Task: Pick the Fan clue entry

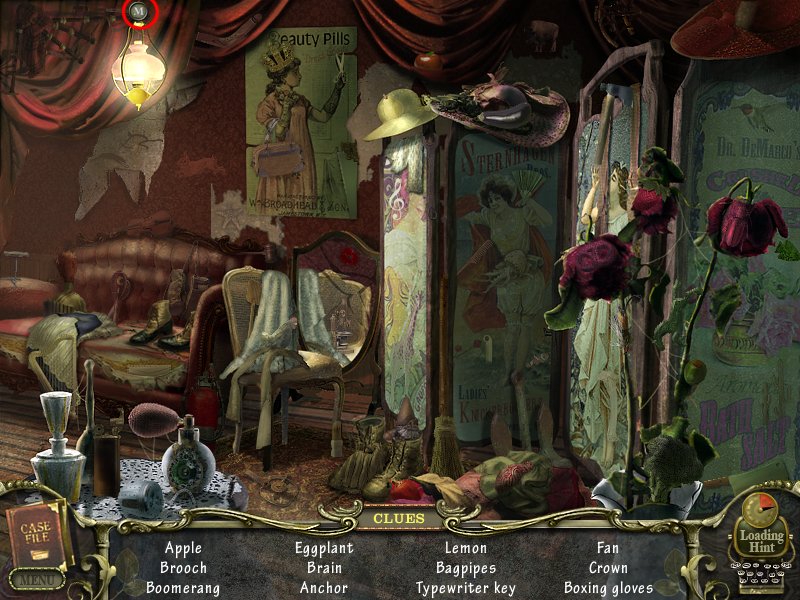Action: click(608, 548)
